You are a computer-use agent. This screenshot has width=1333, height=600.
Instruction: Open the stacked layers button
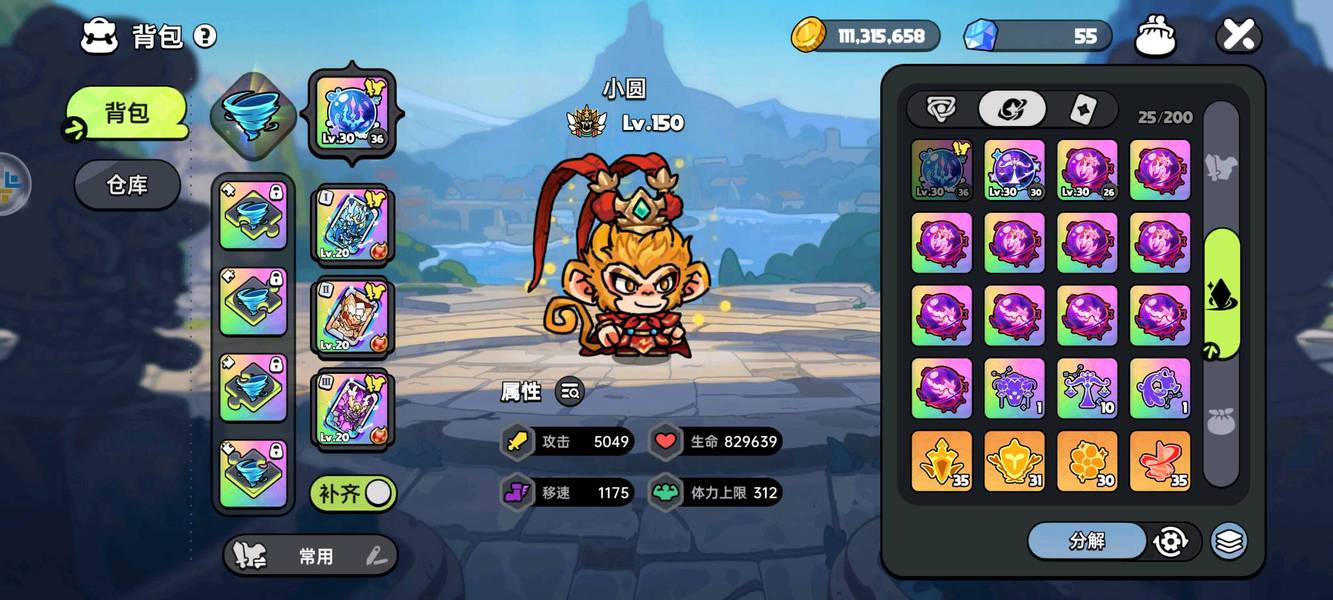point(1229,541)
